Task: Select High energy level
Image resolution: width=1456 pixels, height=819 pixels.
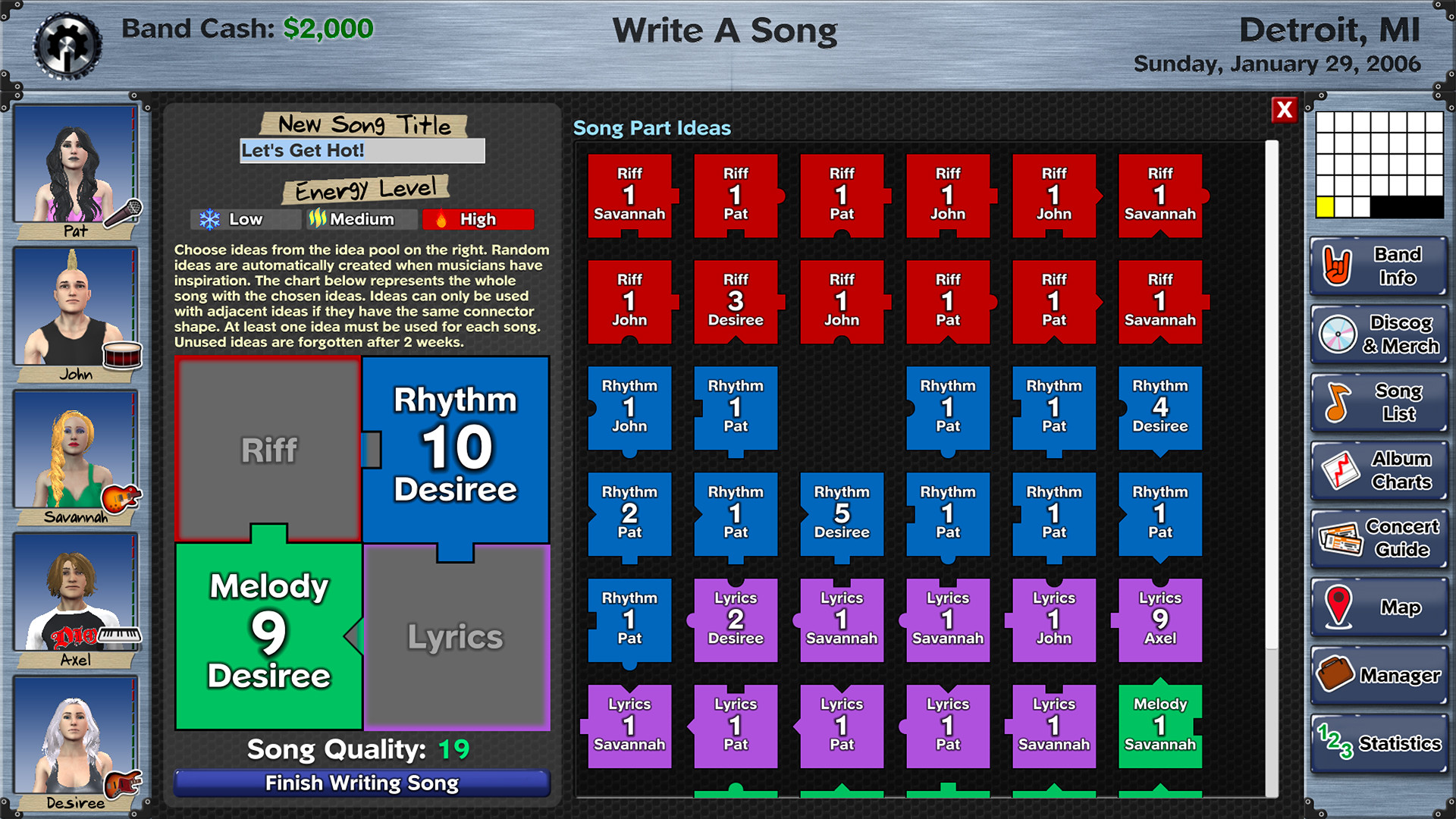Action: (478, 219)
